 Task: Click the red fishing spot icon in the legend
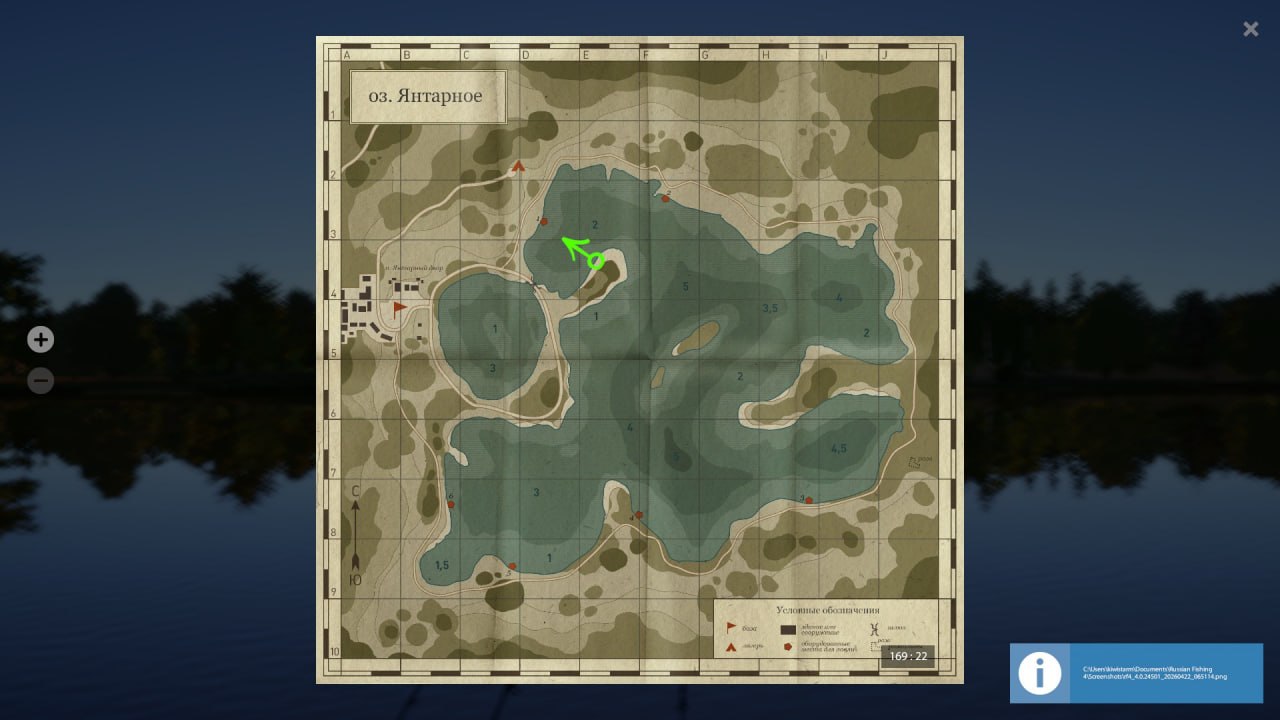[789, 646]
